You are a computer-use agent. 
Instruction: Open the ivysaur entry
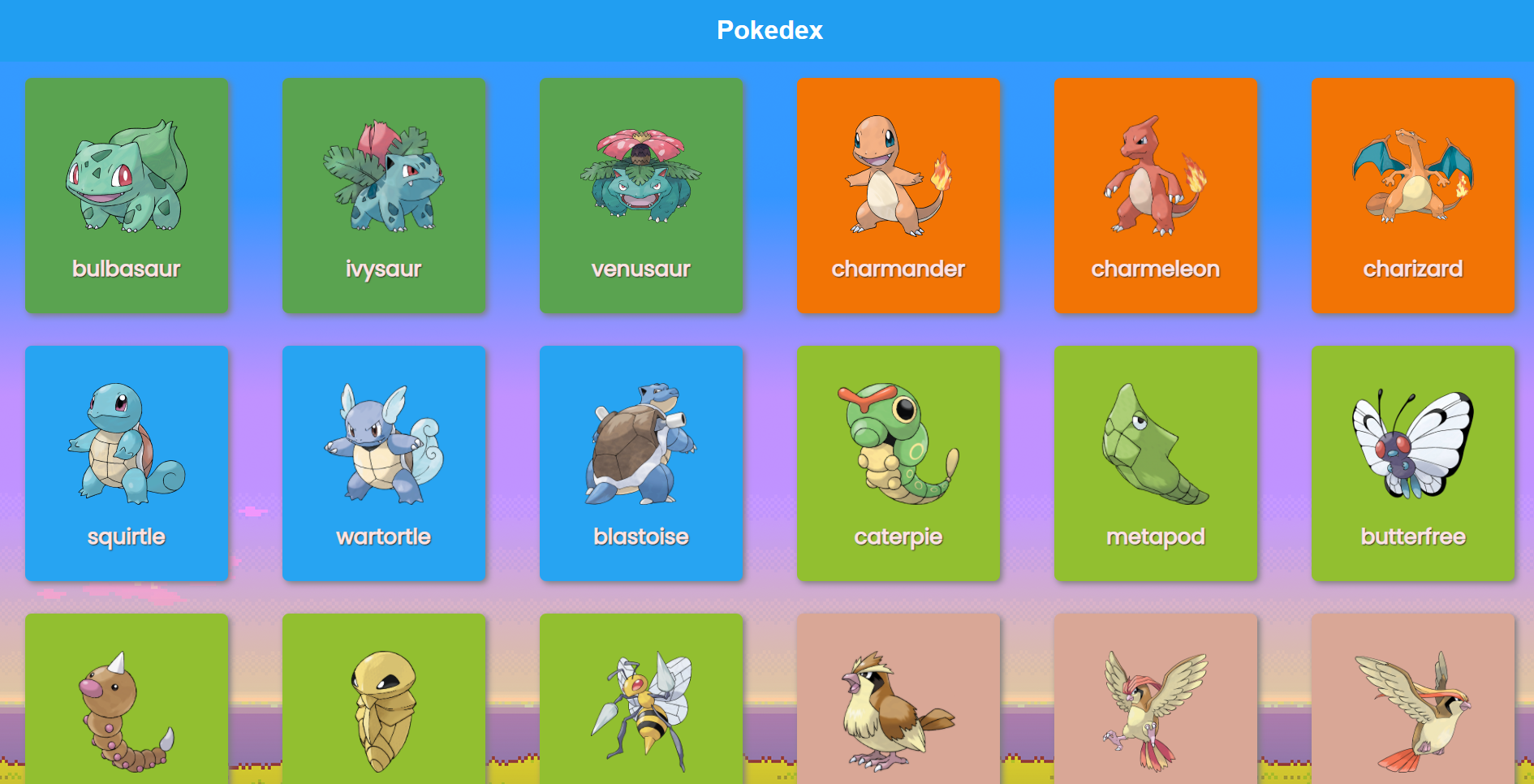tap(384, 195)
